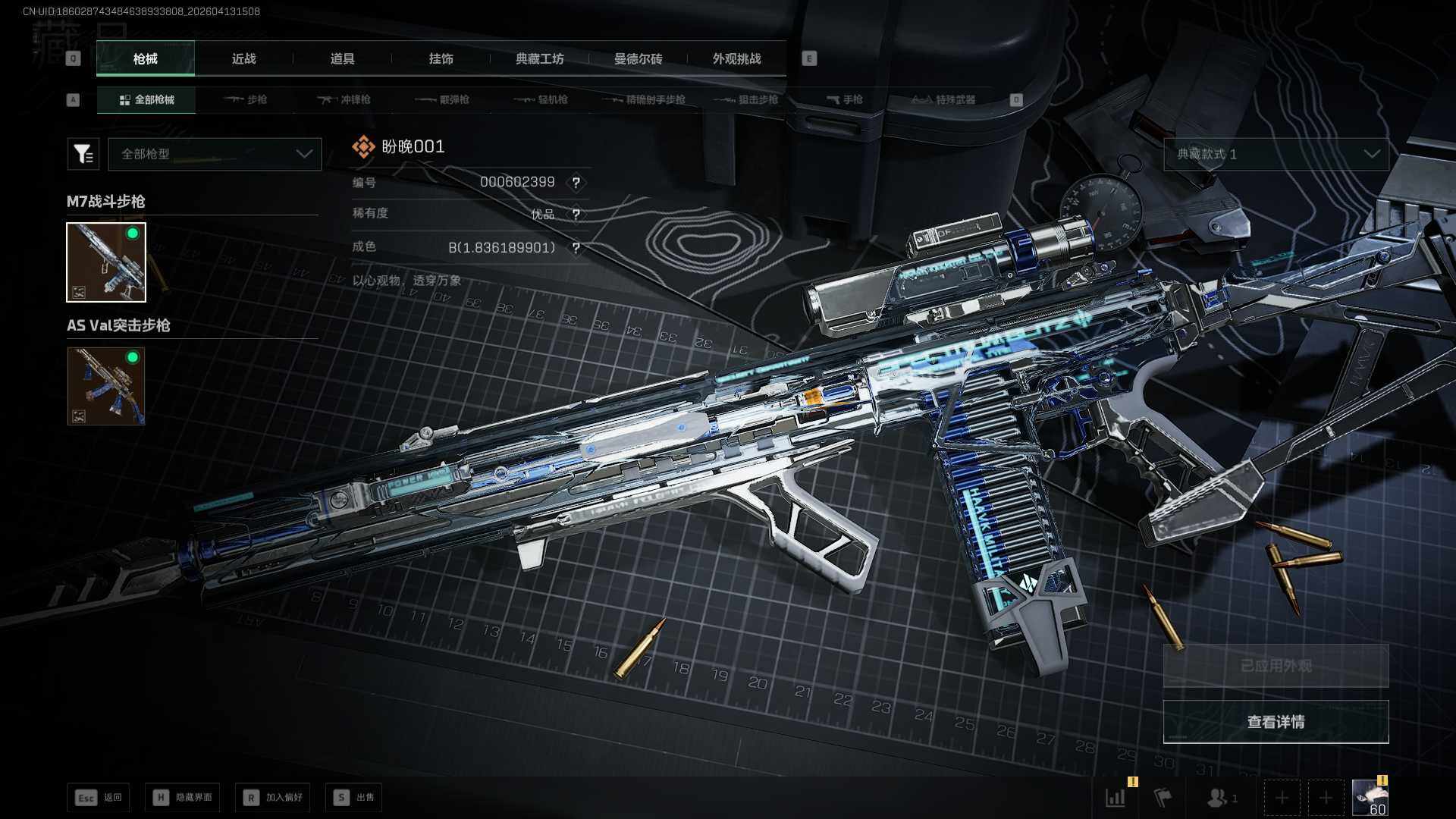Select the M7 battle rifle skin thumbnail
This screenshot has height=819, width=1456.
[106, 262]
